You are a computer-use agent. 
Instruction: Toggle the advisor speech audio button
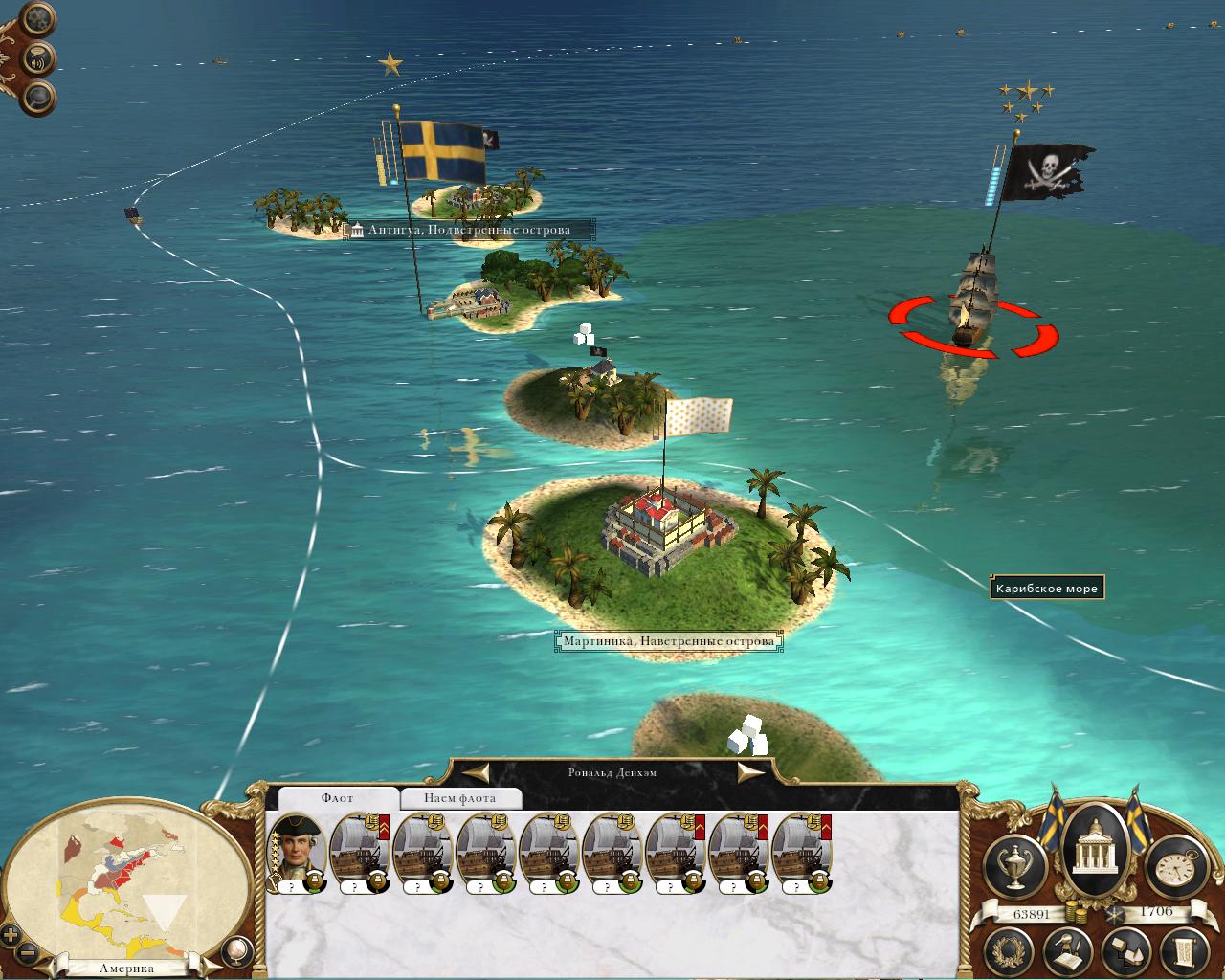[38, 59]
